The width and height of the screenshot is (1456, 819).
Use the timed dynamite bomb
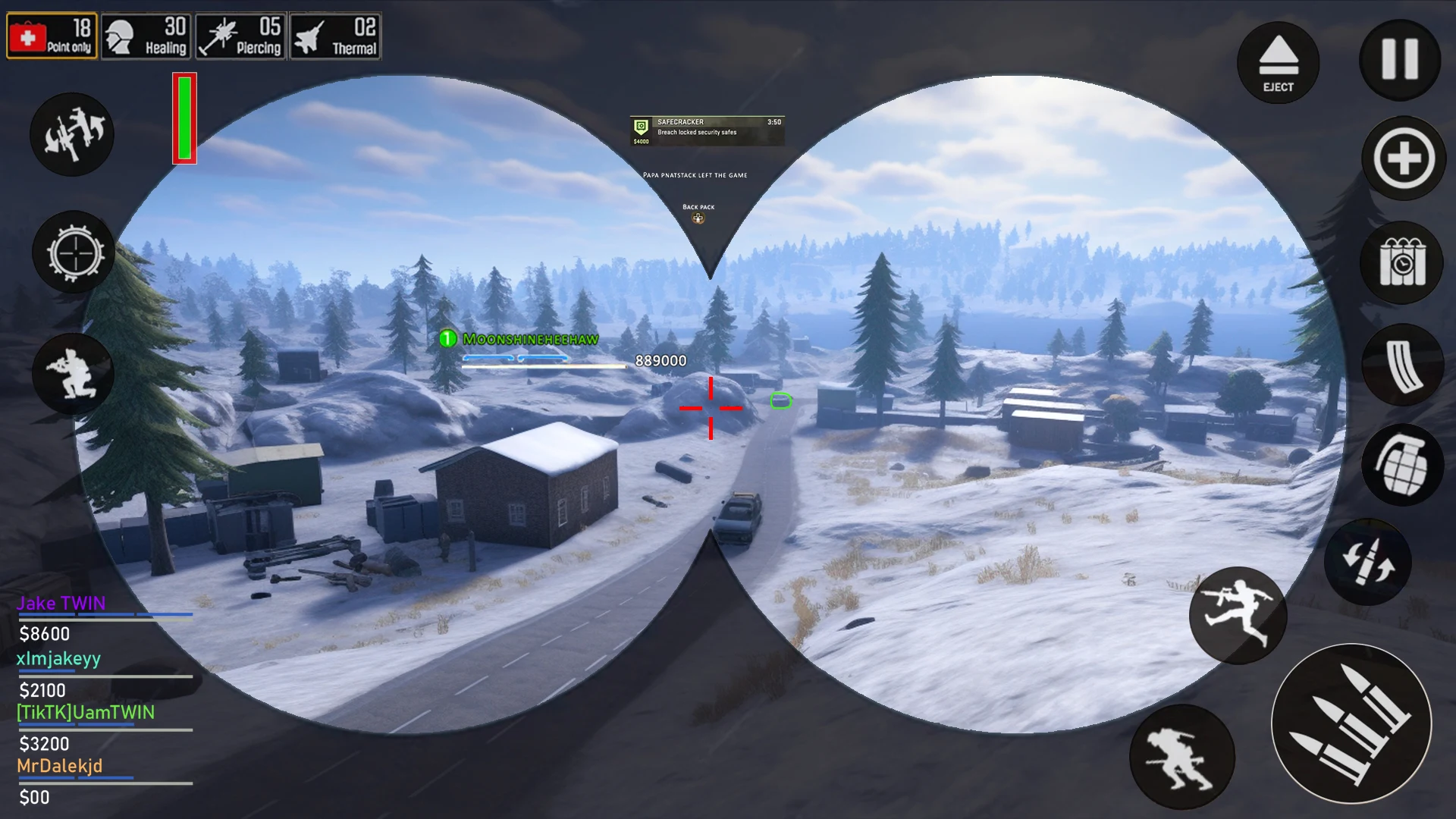[1402, 262]
